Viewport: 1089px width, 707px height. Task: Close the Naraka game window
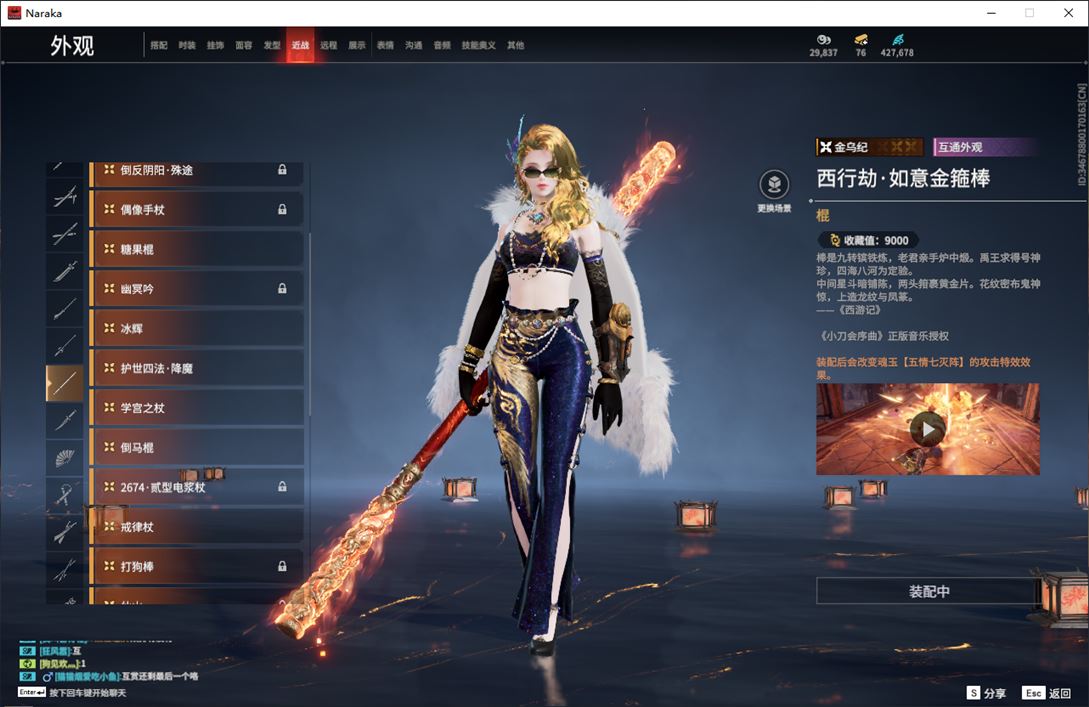[1067, 13]
